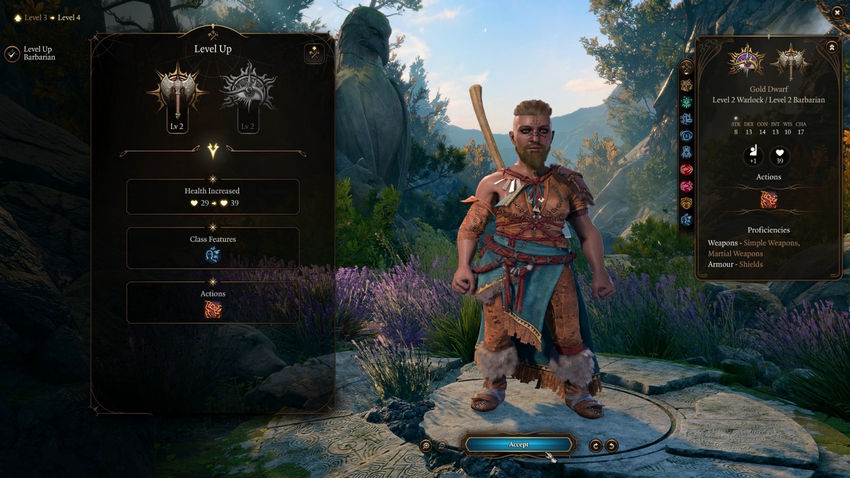The height and width of the screenshot is (478, 850).
Task: Choose the Warlock class eye emblem
Action: click(x=247, y=91)
